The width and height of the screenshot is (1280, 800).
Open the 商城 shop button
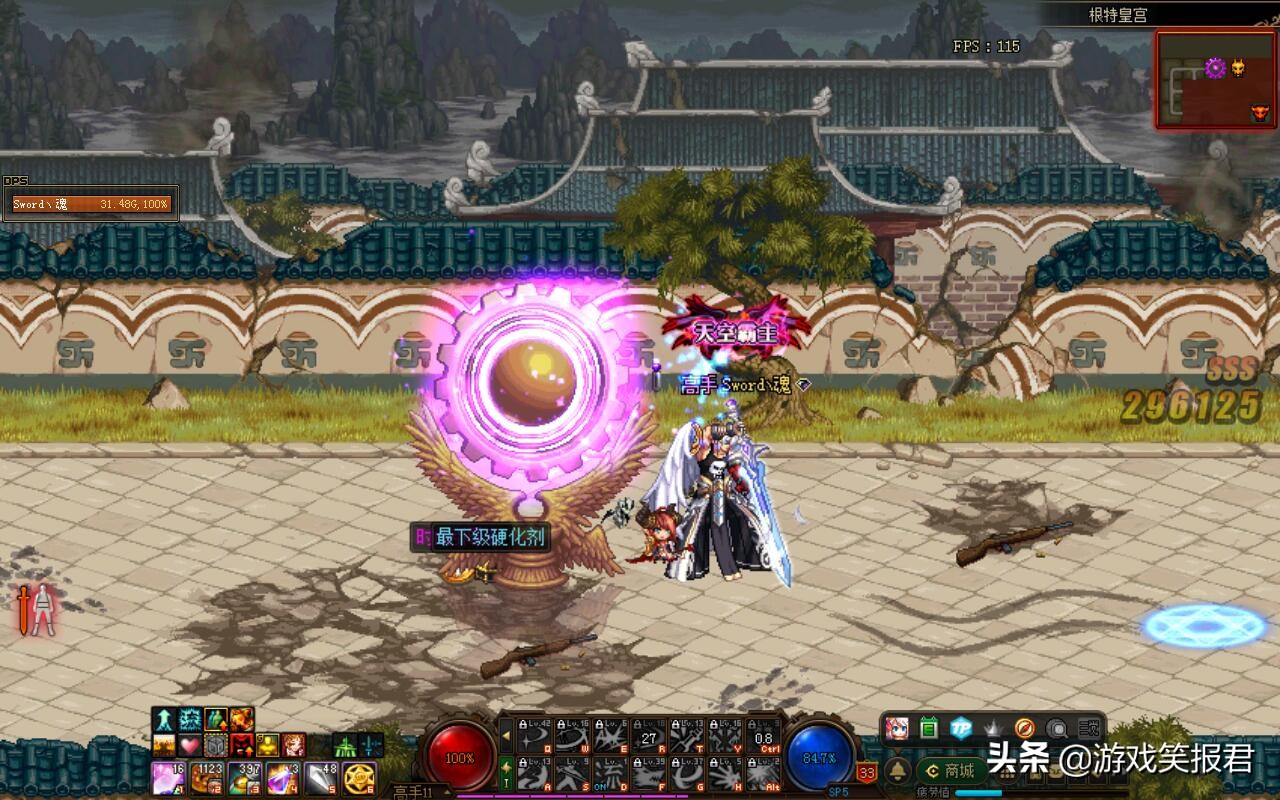(x=950, y=771)
